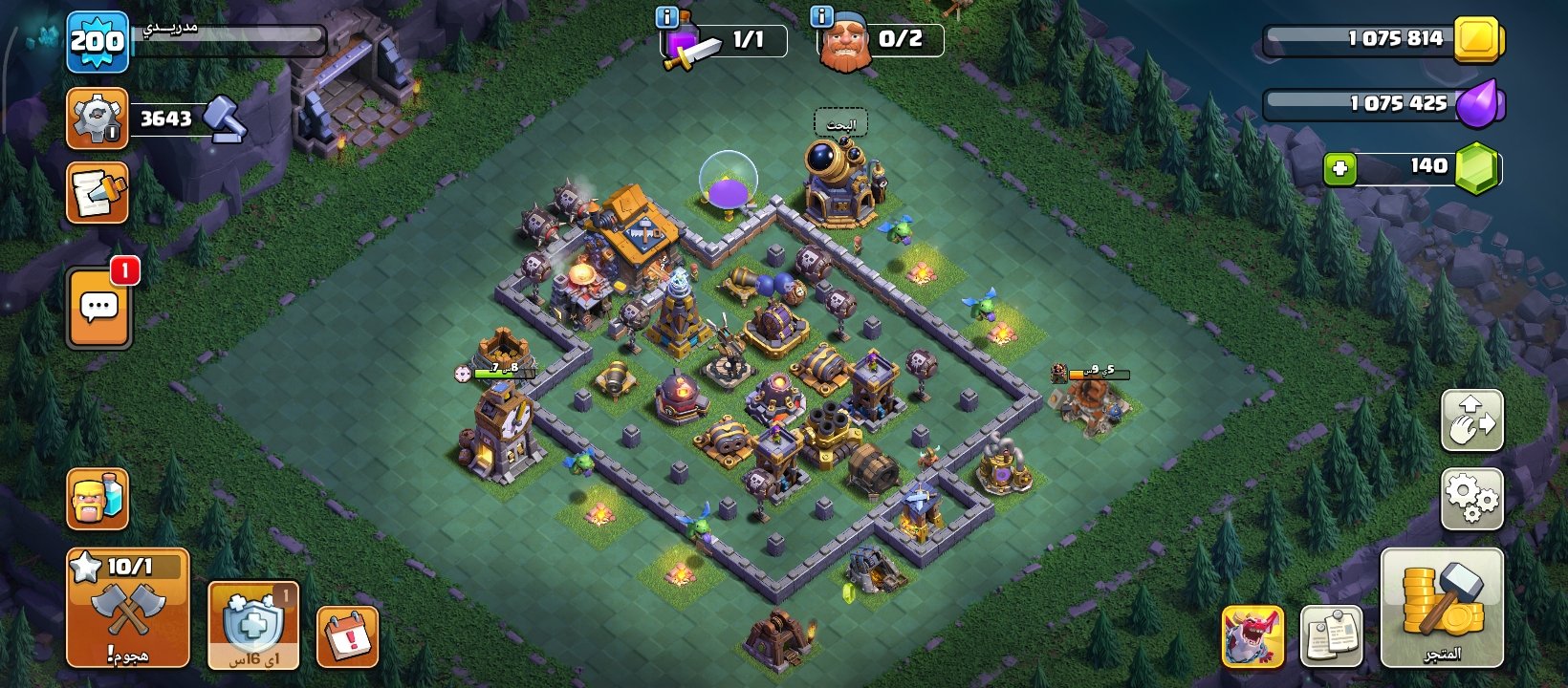Open the blueprint and hammer button

click(98, 193)
